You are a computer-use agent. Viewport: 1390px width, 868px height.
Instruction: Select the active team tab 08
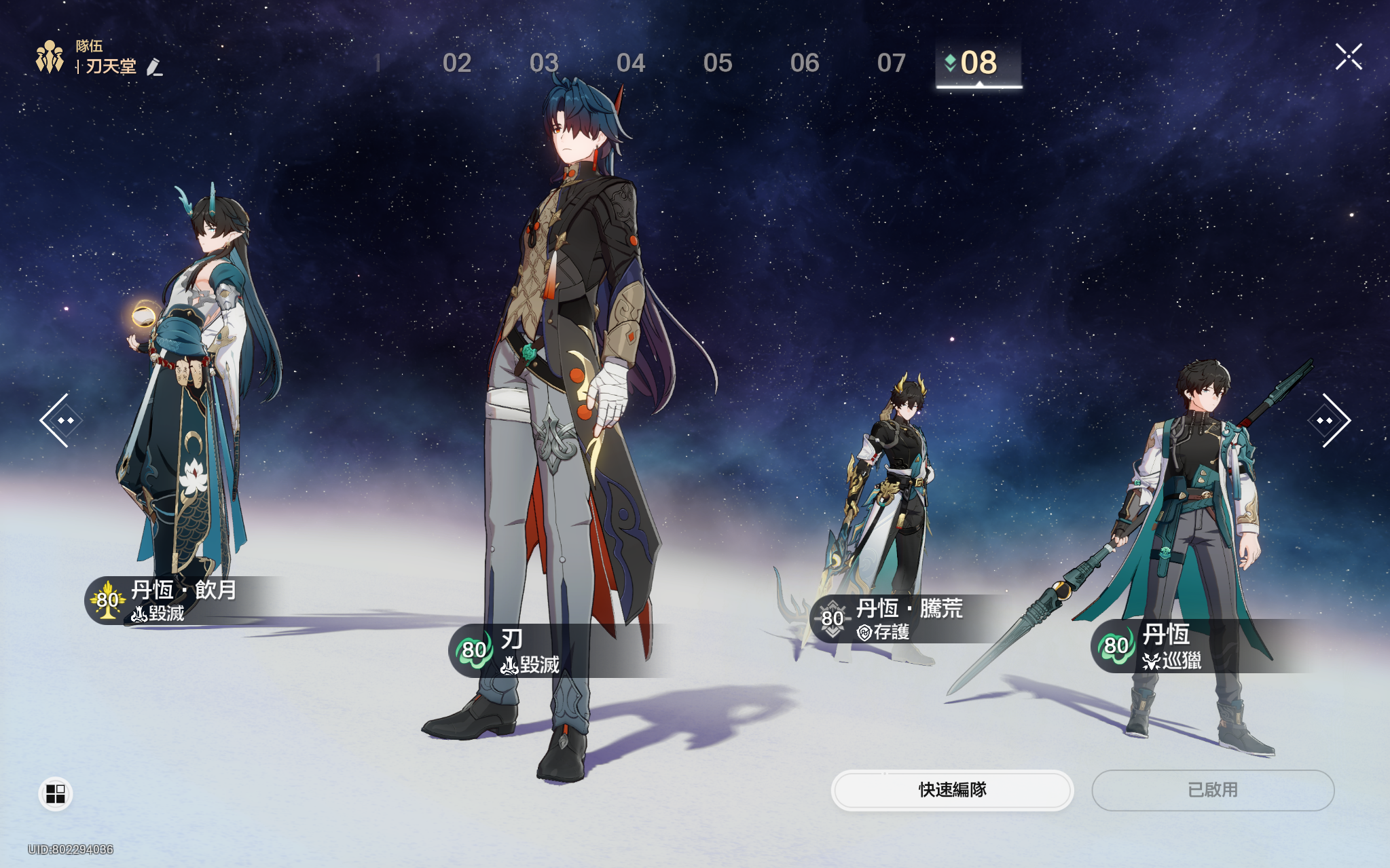(978, 63)
